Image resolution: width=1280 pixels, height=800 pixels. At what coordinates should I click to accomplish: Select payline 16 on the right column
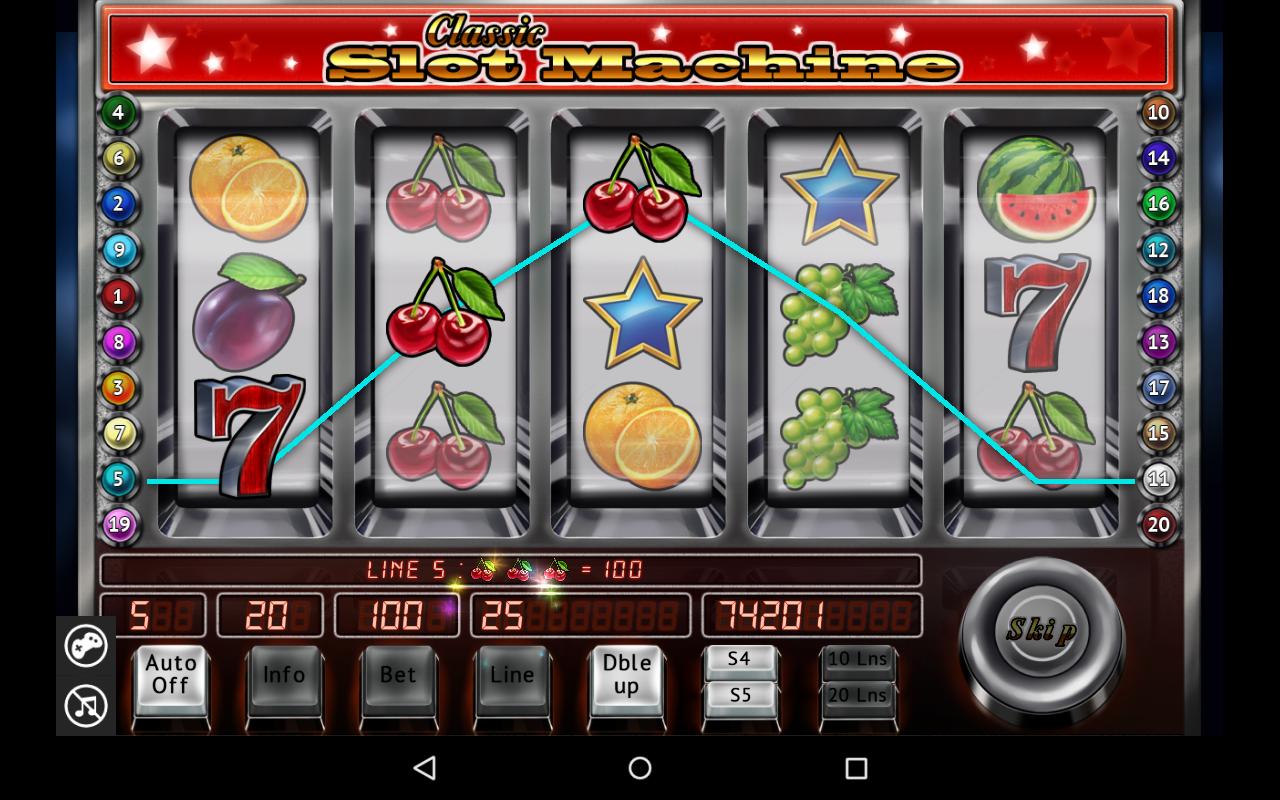(x=1157, y=203)
